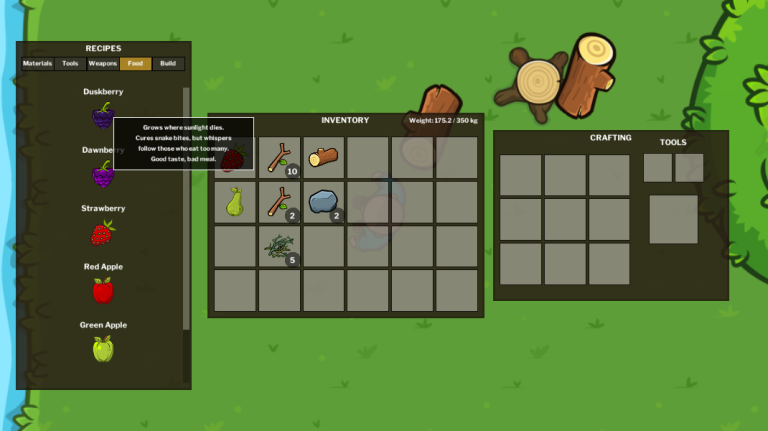Click the wooden log inventory slot

pos(324,158)
